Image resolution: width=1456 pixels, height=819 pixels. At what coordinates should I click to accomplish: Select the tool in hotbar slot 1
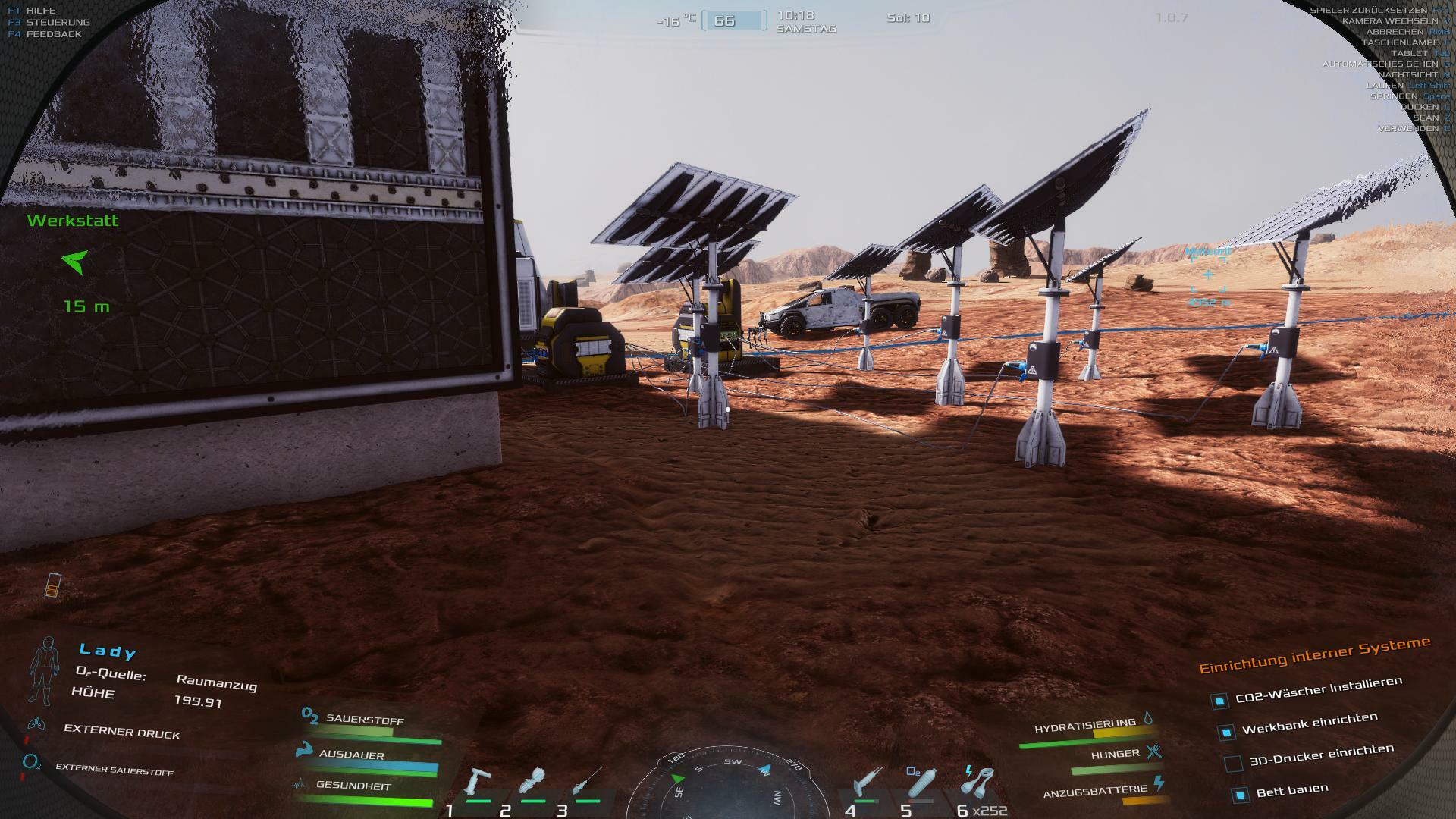(x=479, y=784)
